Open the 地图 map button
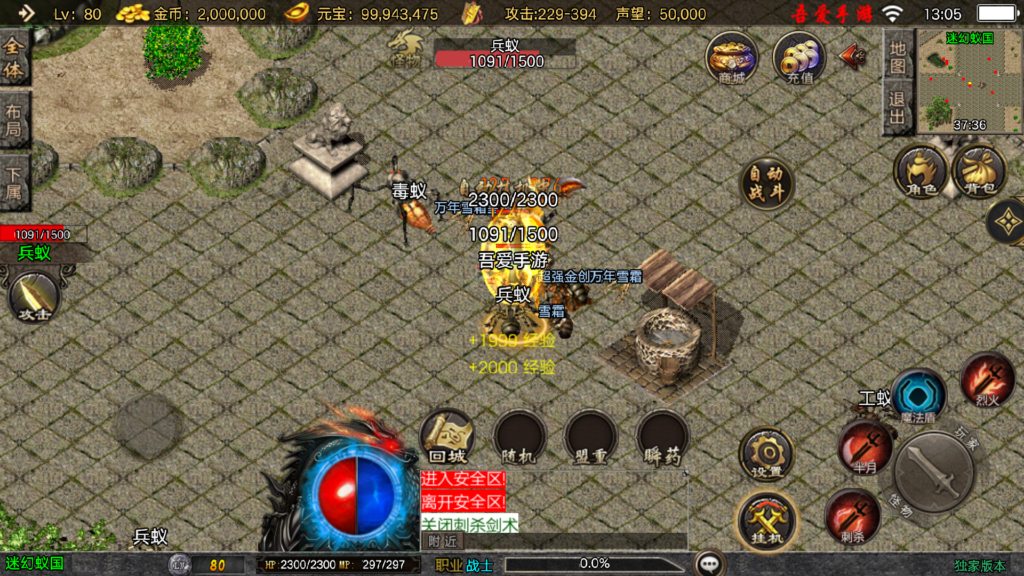 (x=898, y=57)
